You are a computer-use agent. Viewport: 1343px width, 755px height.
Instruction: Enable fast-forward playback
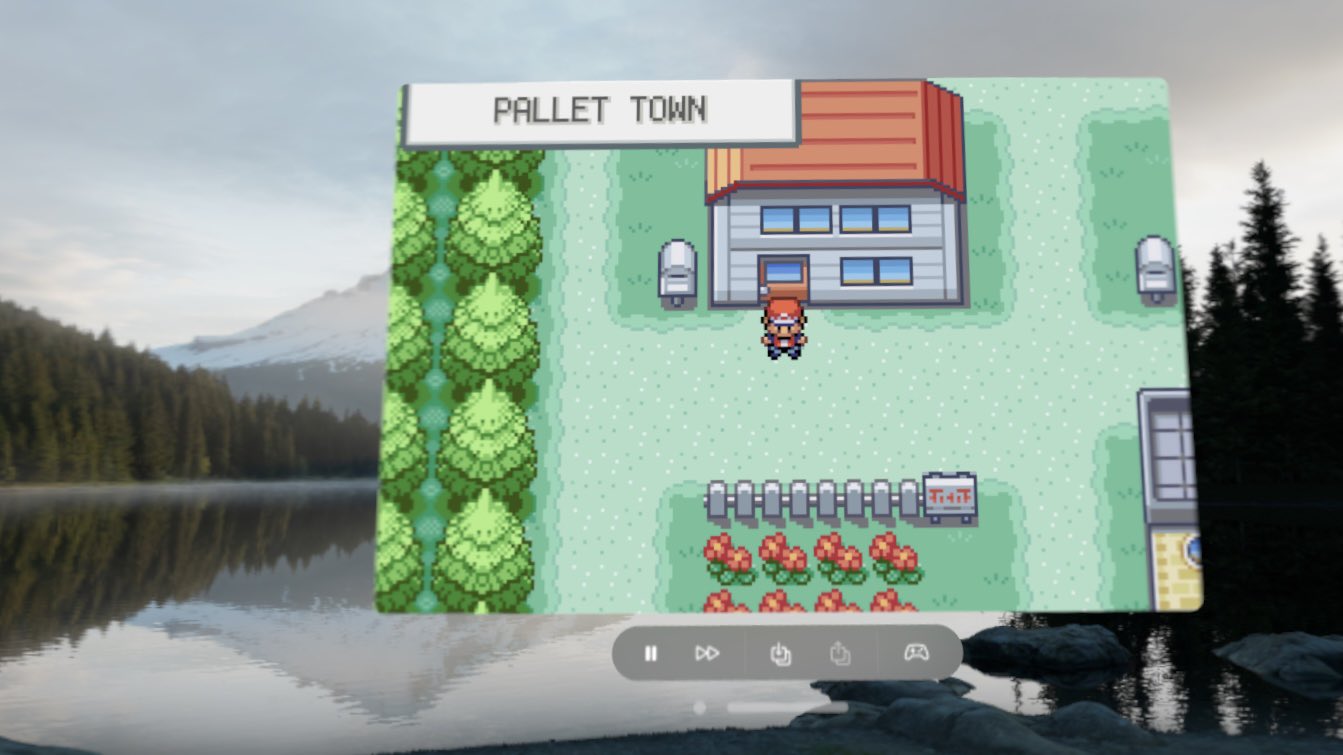709,652
